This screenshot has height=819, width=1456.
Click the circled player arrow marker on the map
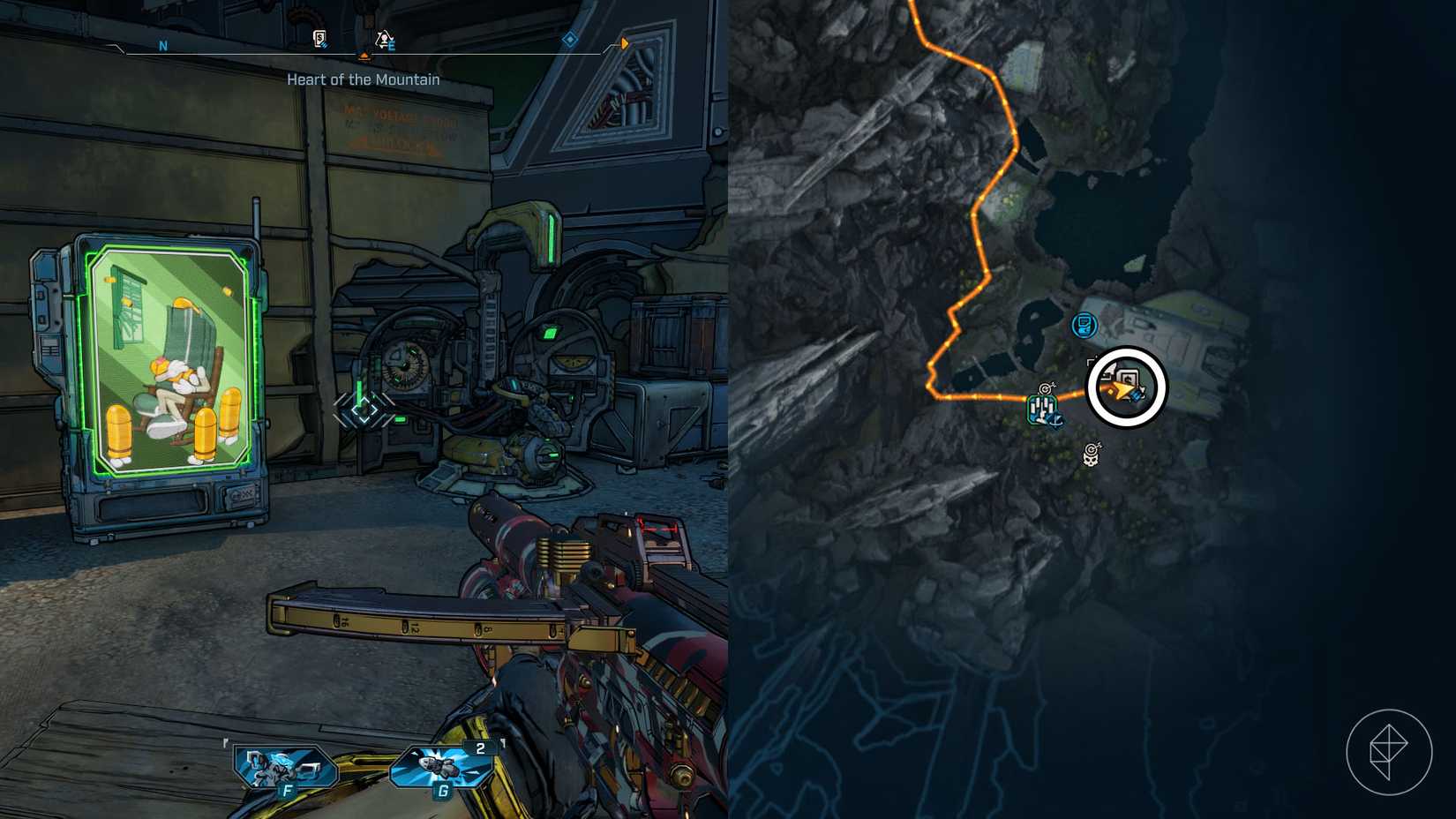(x=1122, y=388)
